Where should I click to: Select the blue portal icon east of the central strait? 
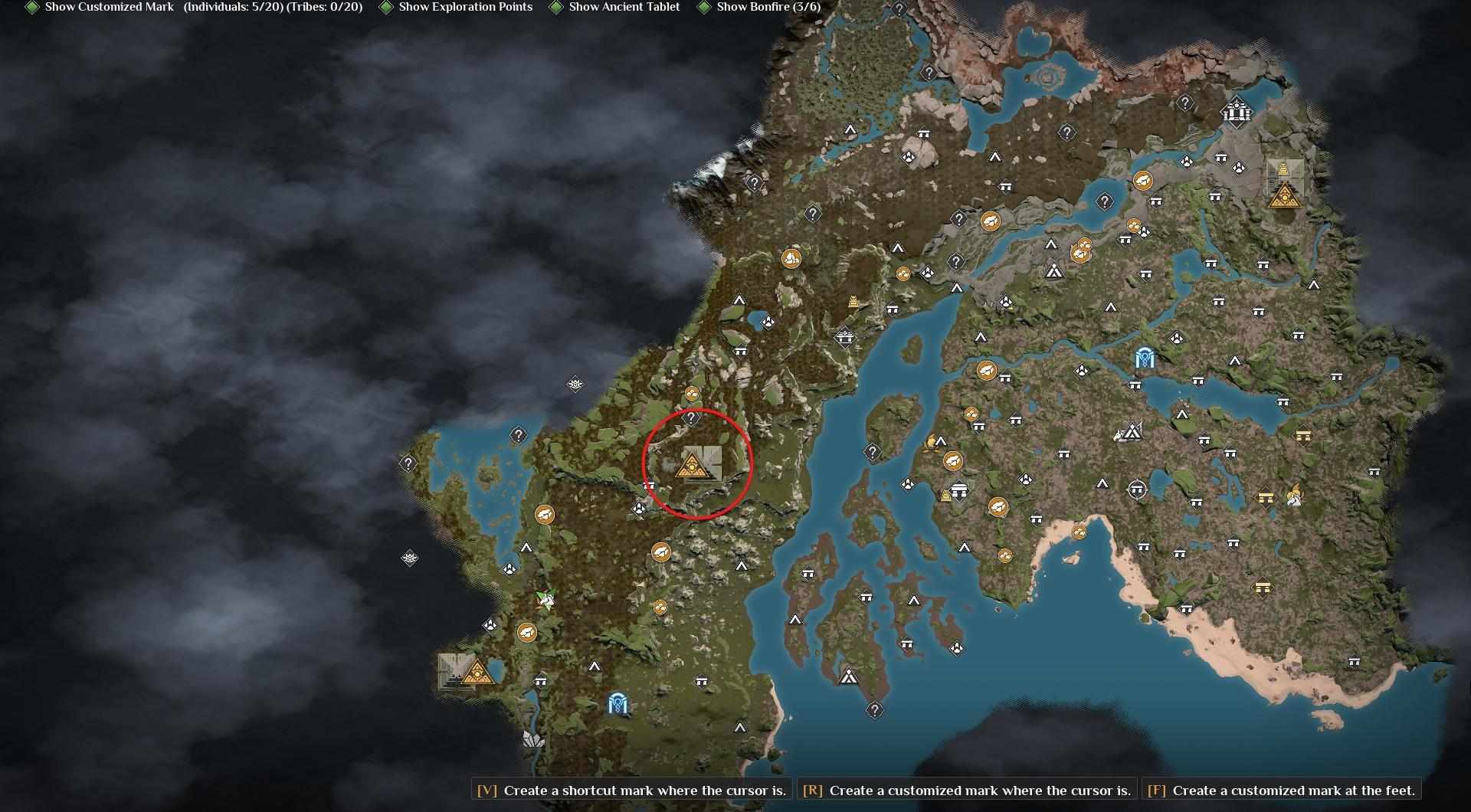(x=1145, y=355)
